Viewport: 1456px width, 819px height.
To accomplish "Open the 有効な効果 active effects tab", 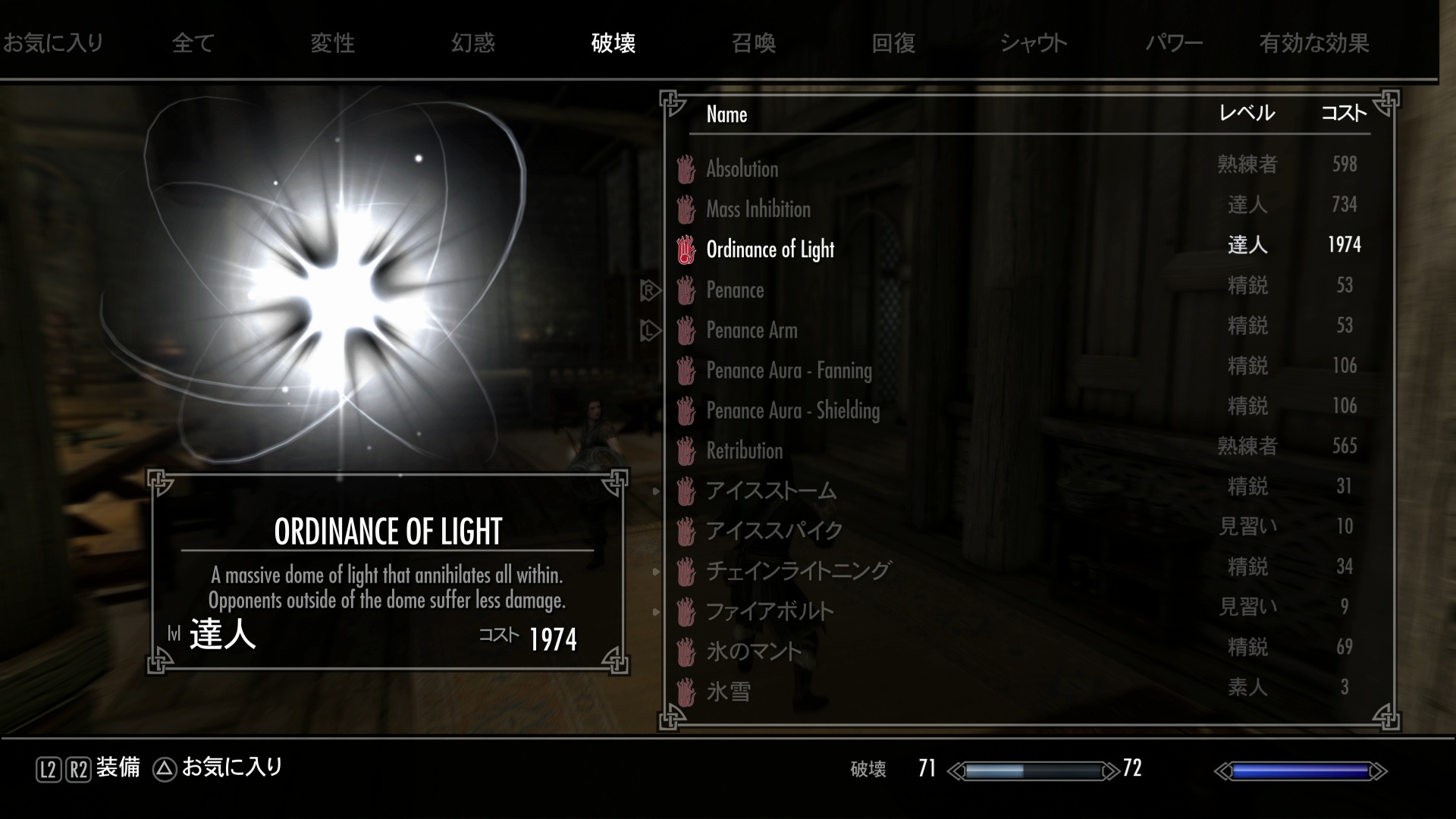I will coord(1314,43).
